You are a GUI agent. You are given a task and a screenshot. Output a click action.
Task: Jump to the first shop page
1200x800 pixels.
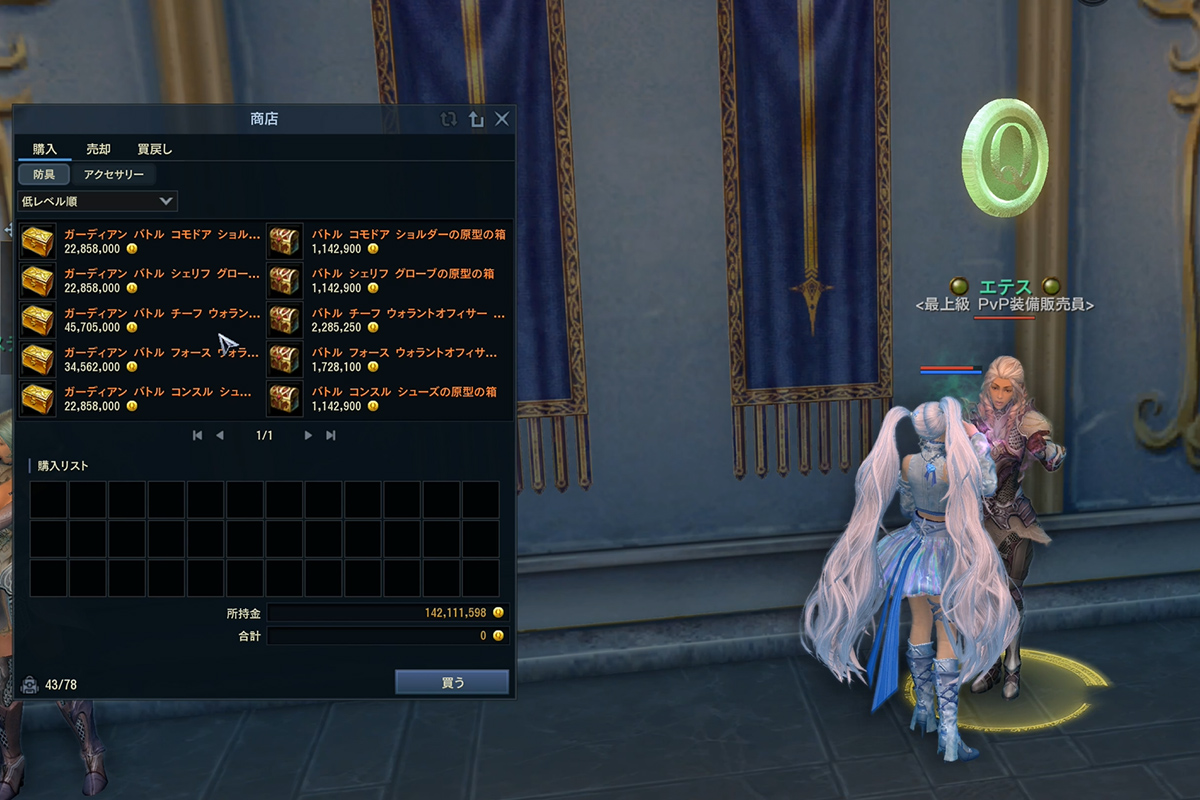197,435
